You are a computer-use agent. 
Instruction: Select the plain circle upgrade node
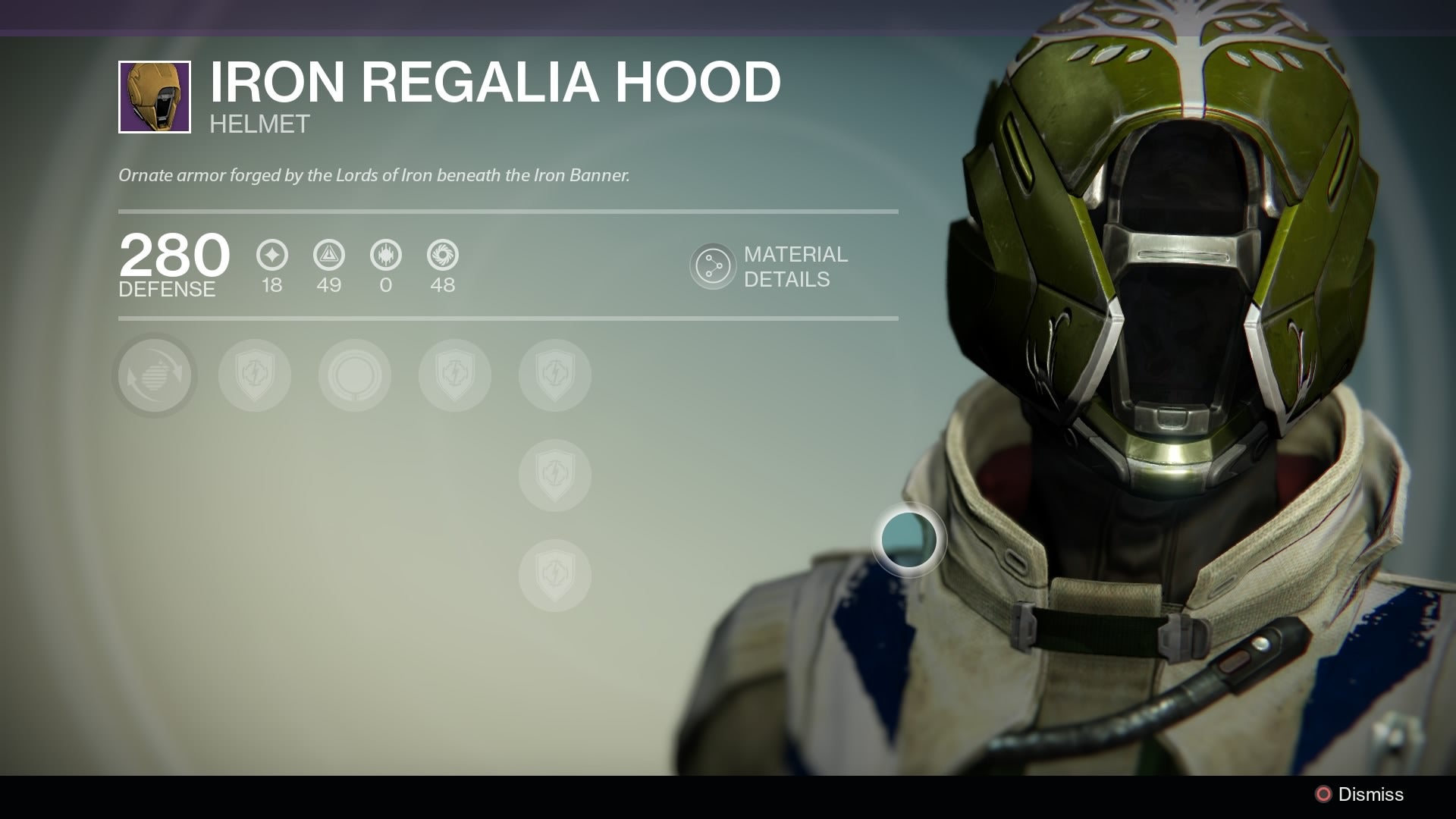(354, 375)
